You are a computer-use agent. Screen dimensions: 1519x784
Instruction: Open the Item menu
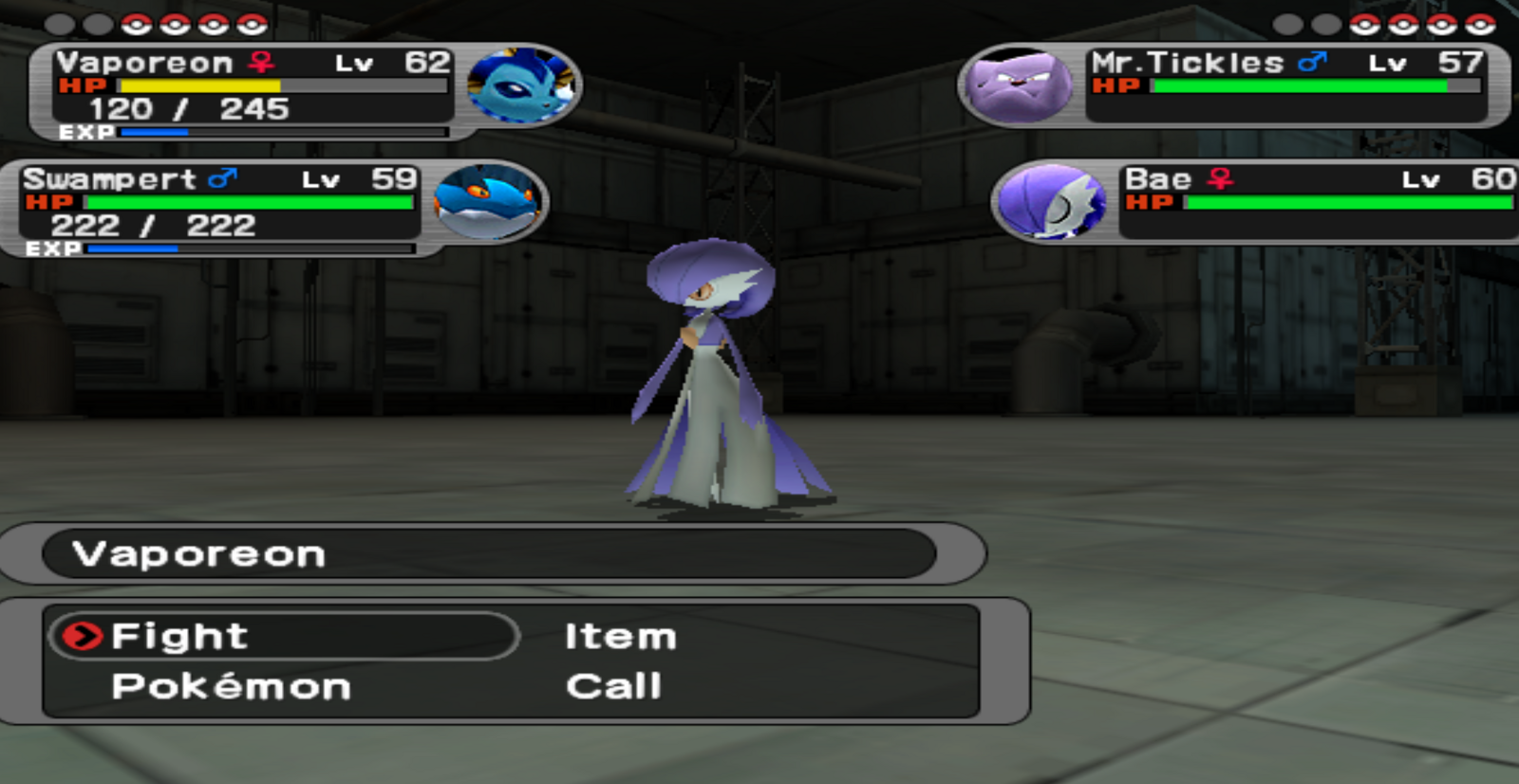coord(620,636)
